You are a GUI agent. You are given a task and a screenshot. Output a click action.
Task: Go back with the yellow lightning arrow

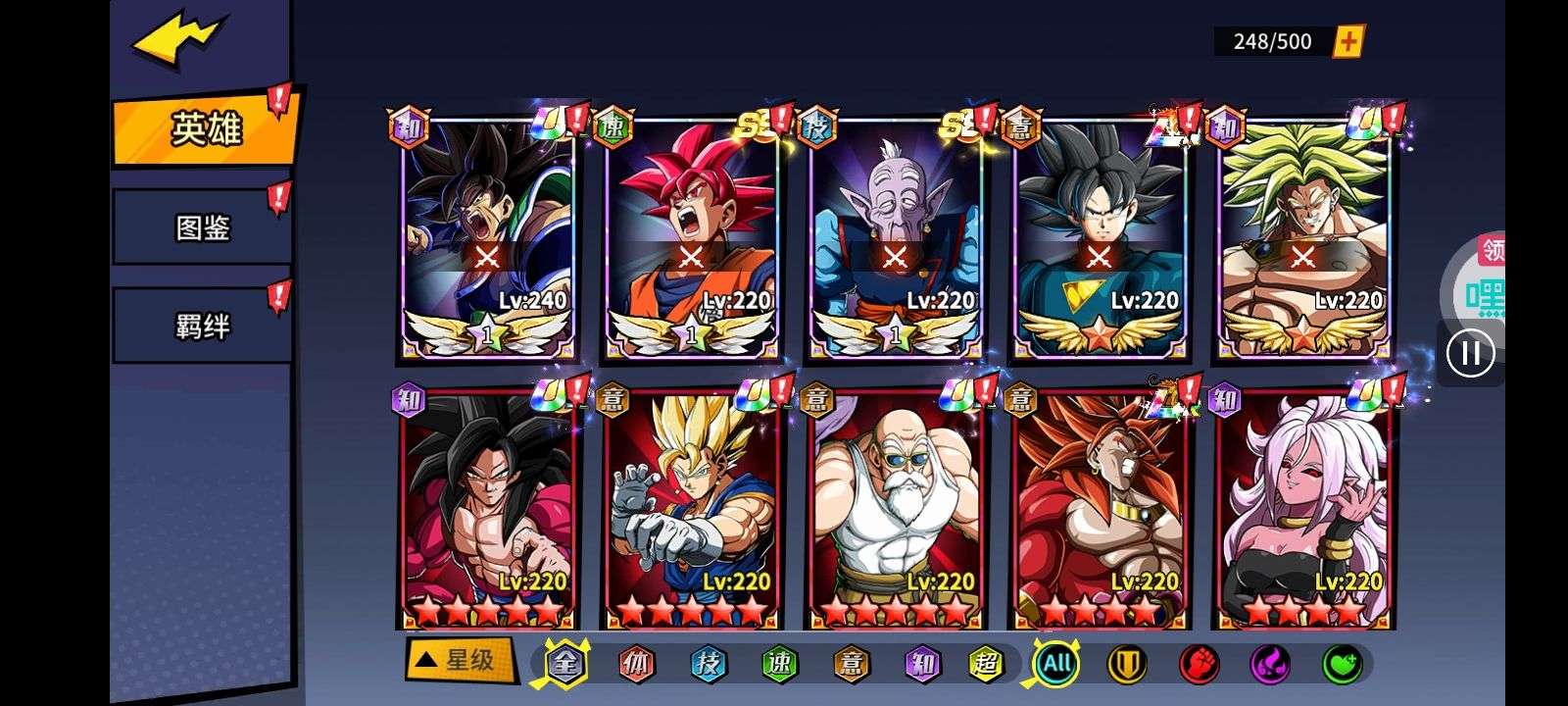(x=179, y=42)
